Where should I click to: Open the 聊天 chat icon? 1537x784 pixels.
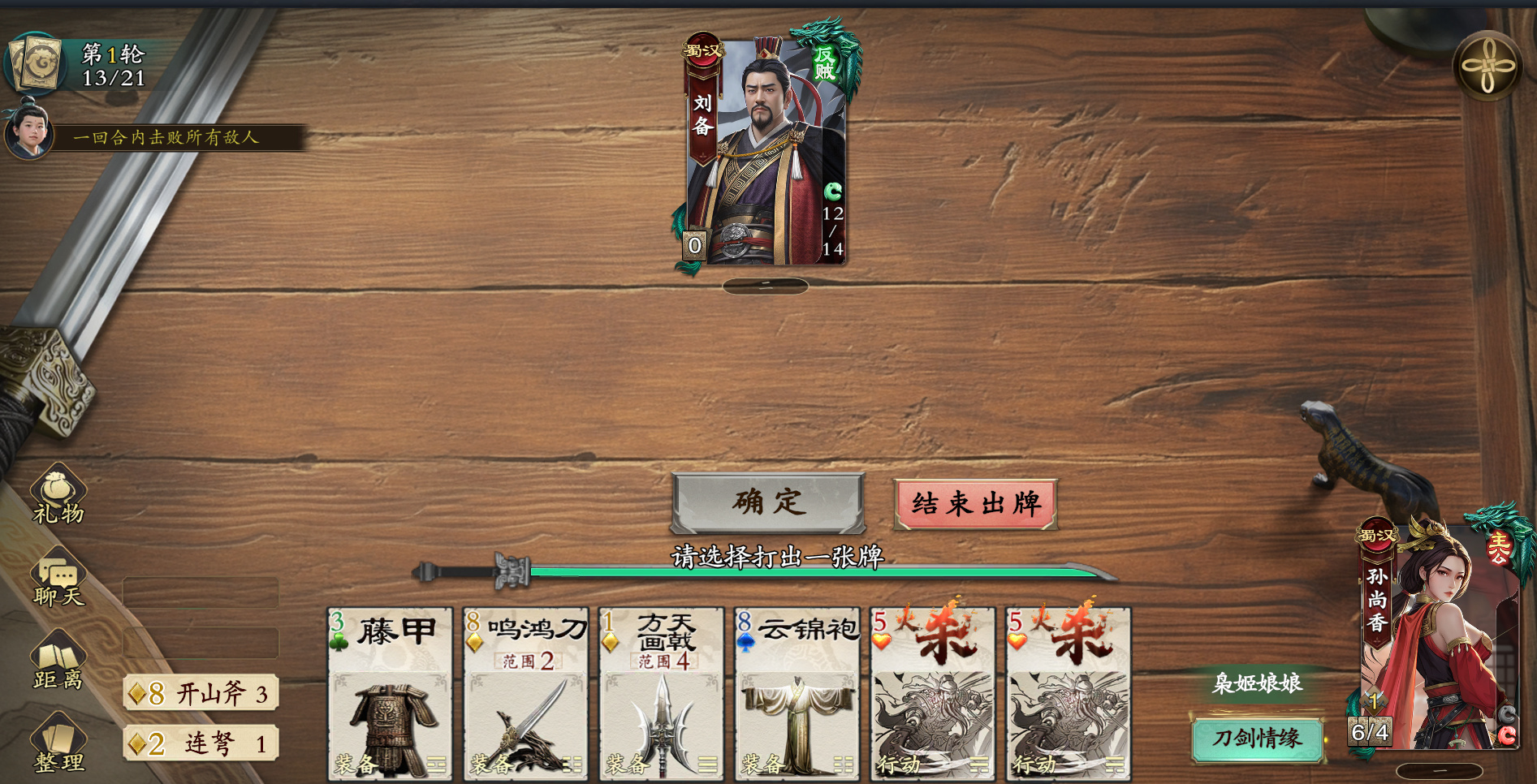tap(58, 579)
